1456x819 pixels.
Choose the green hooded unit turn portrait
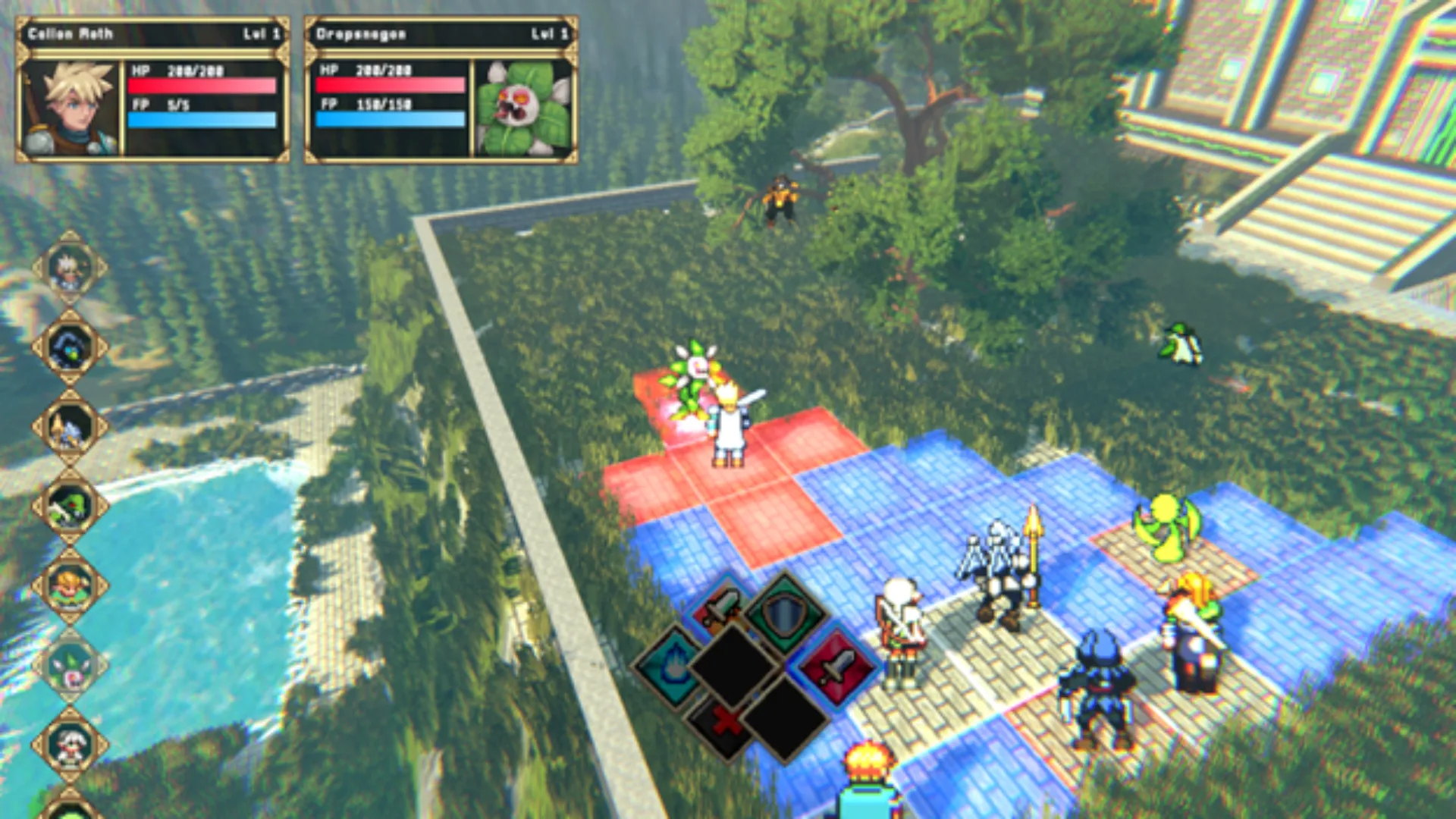point(70,507)
